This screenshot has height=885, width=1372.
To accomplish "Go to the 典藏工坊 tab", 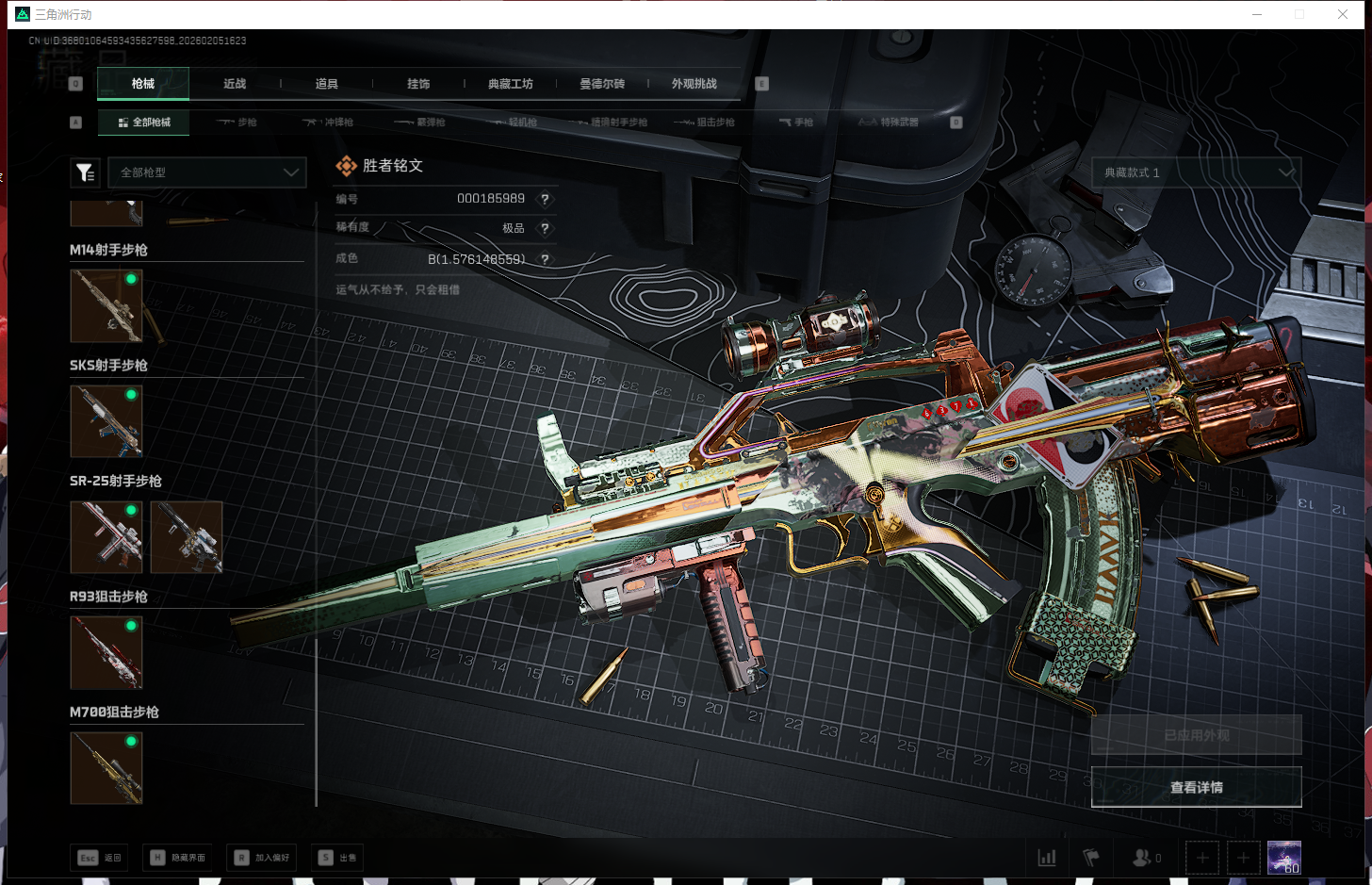I will [510, 84].
